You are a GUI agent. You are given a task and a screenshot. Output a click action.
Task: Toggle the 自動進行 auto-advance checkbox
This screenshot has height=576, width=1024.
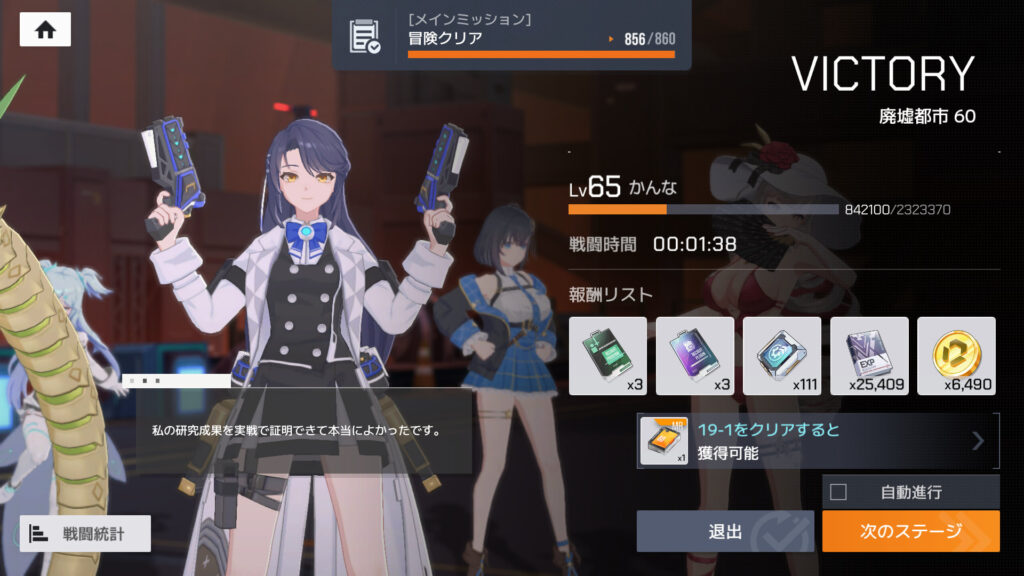pos(839,492)
